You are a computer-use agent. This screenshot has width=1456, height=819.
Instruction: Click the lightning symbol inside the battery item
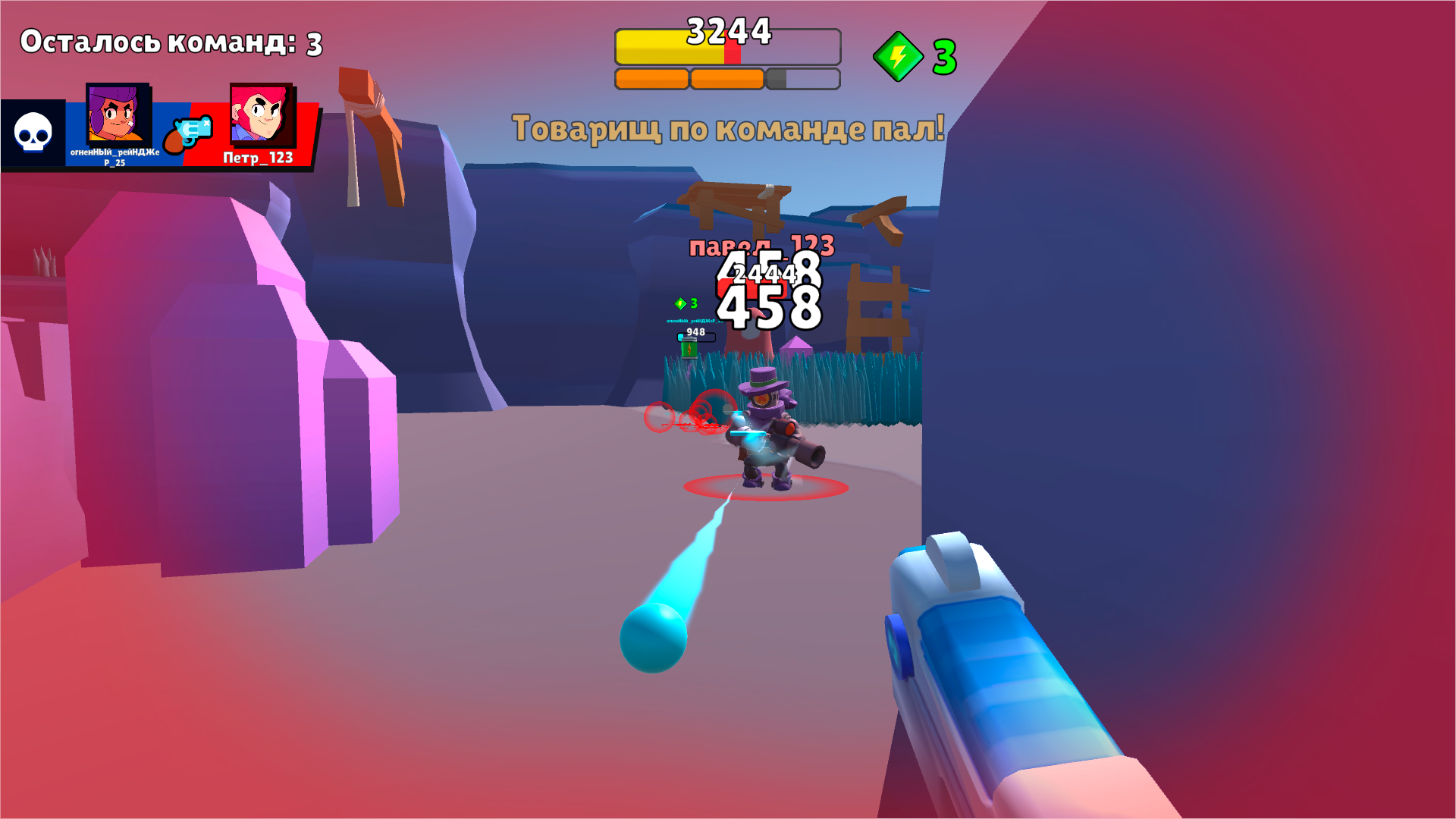(689, 350)
